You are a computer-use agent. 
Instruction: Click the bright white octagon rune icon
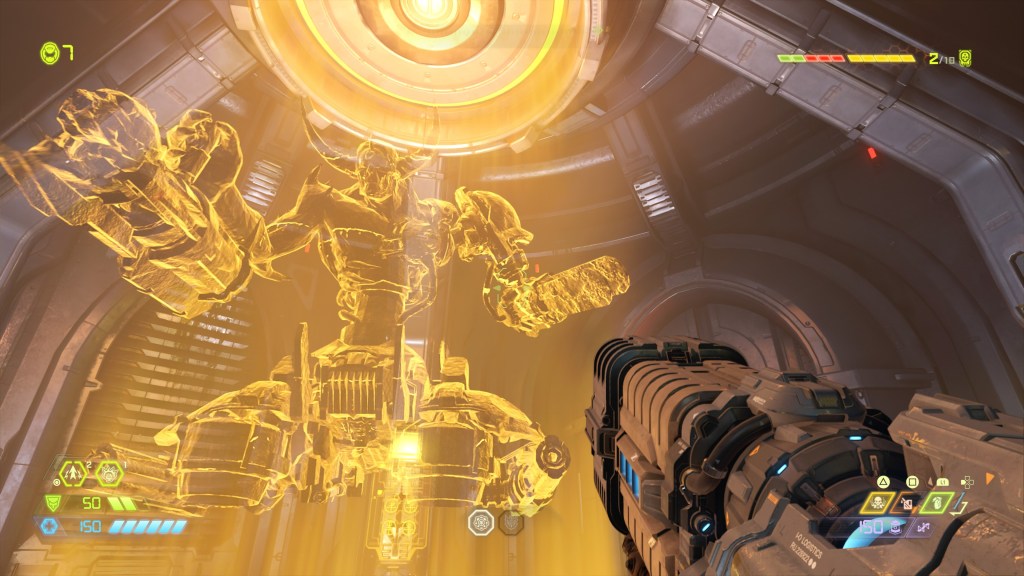(481, 521)
